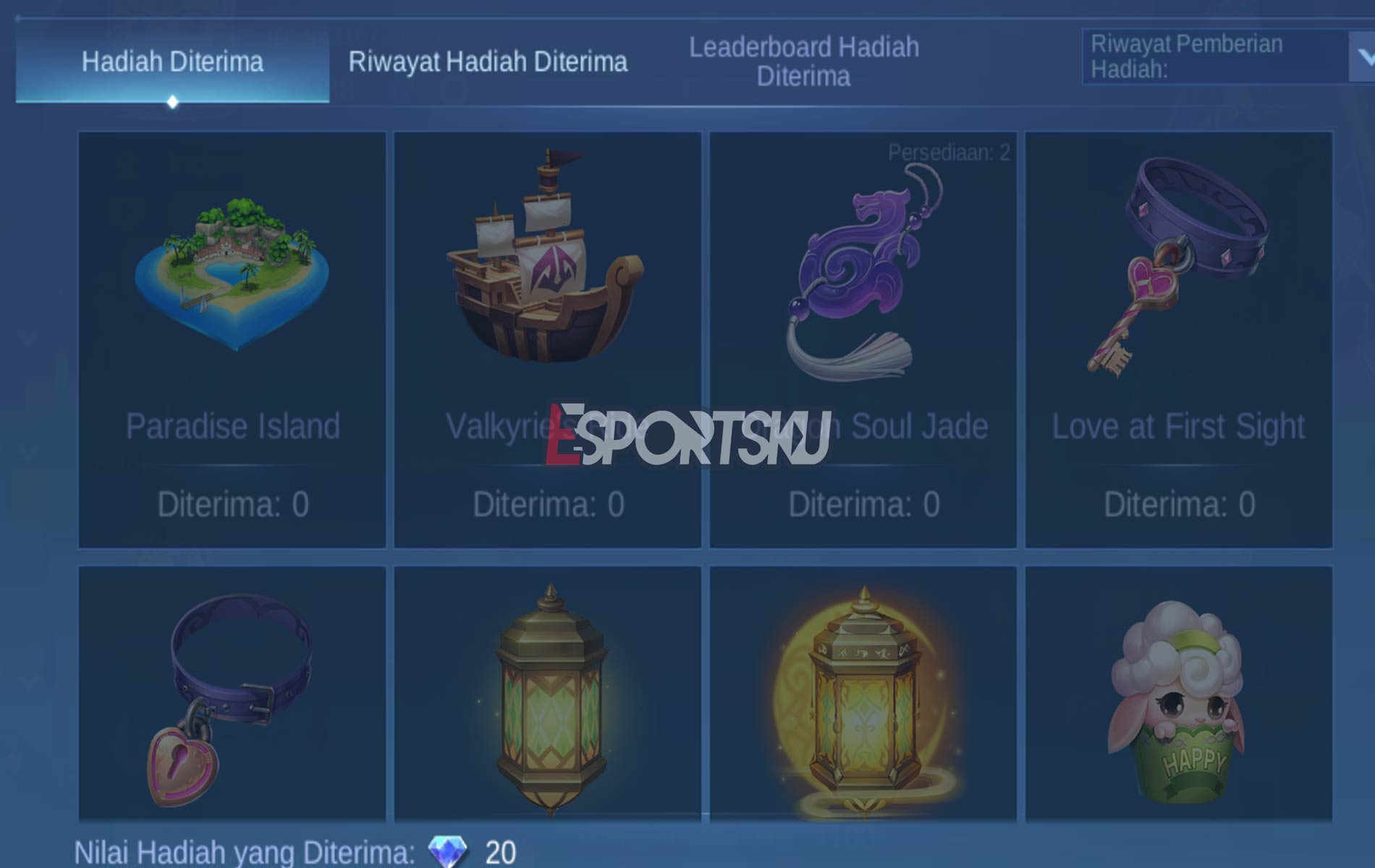Click the Persediaan: 2 label on Soul Jade
The width and height of the screenshot is (1375, 868).
tap(949, 153)
